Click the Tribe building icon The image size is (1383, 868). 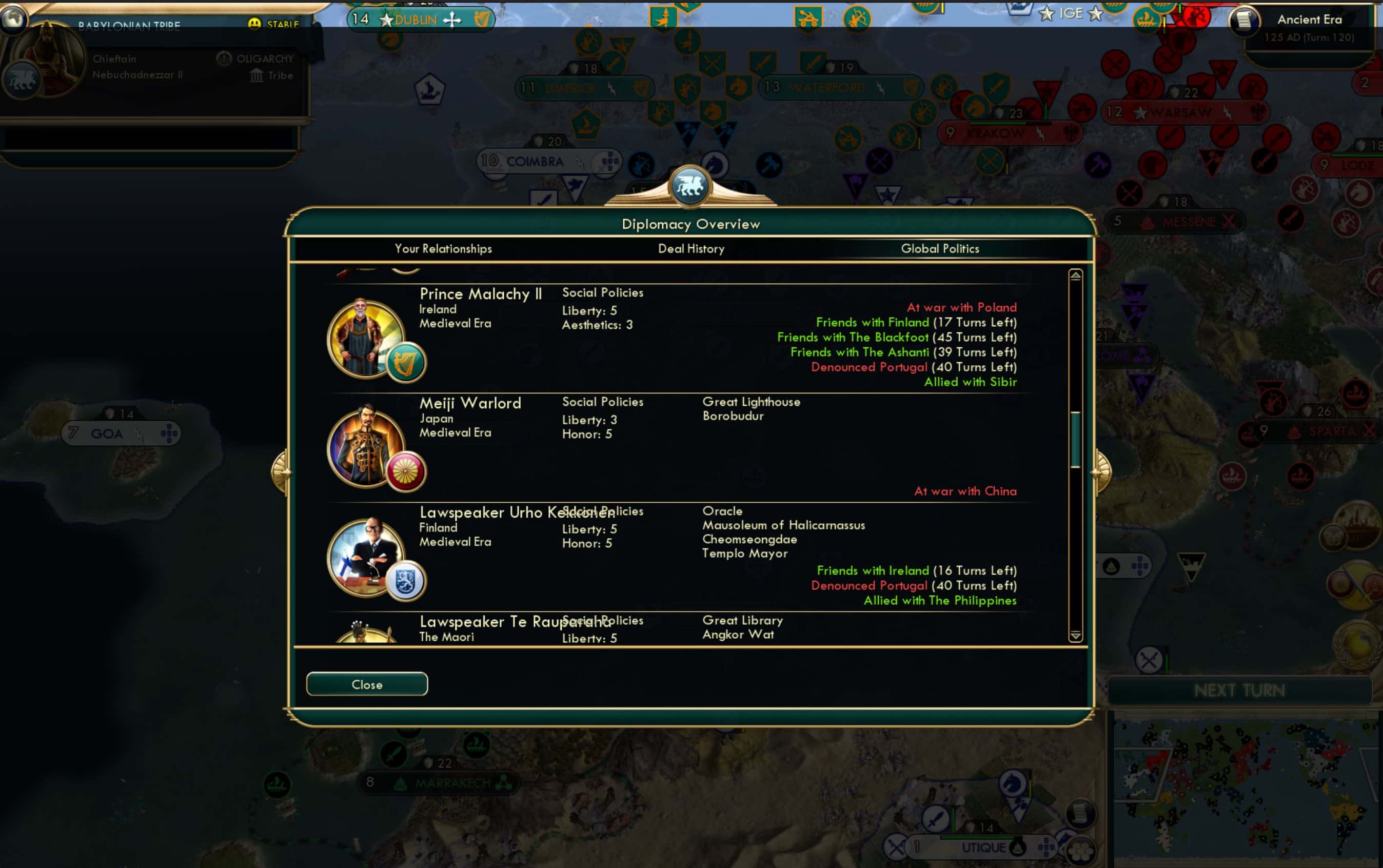(256, 75)
